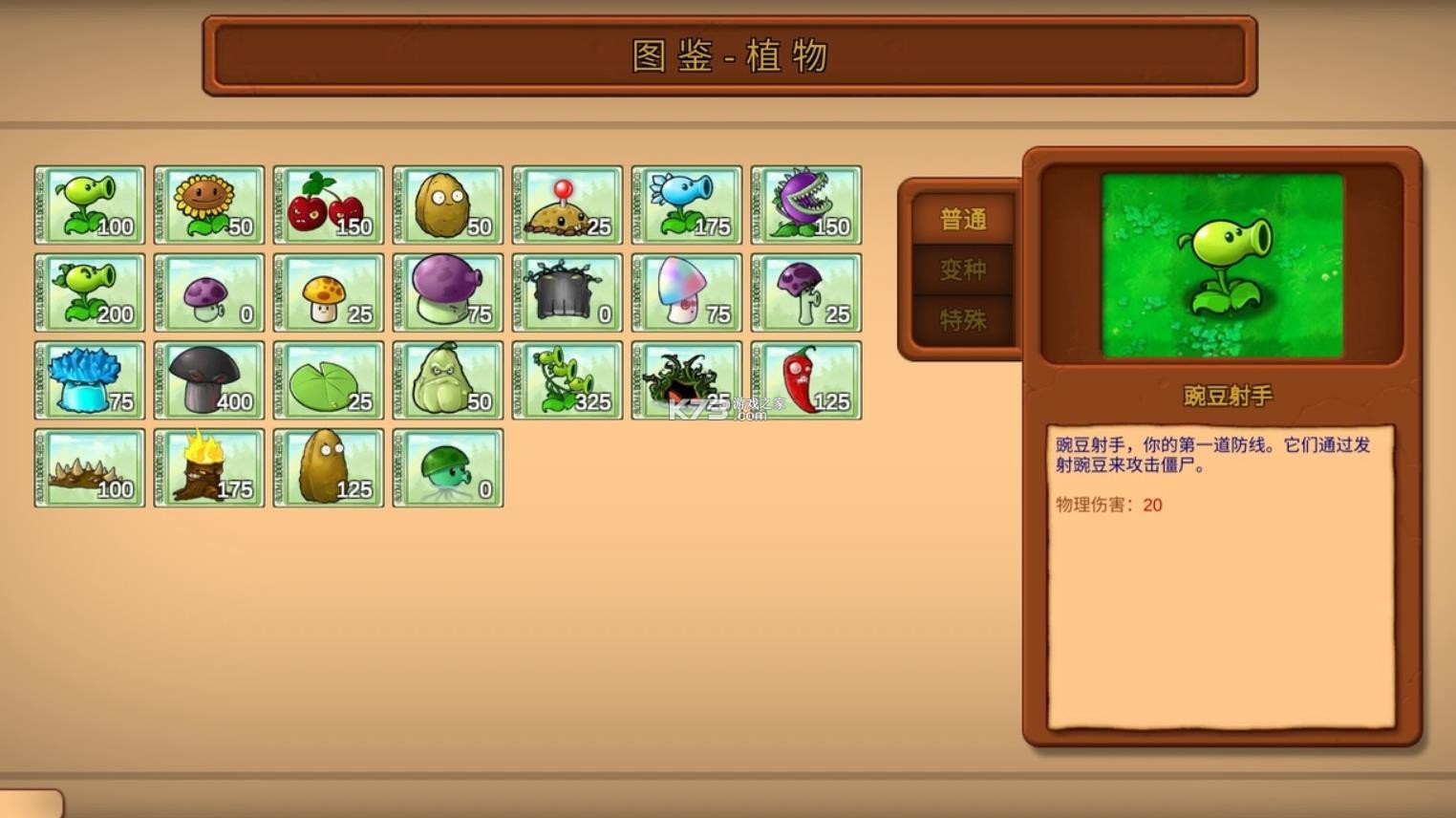
Task: Select the Puff-shroom card
Action: tap(208, 291)
